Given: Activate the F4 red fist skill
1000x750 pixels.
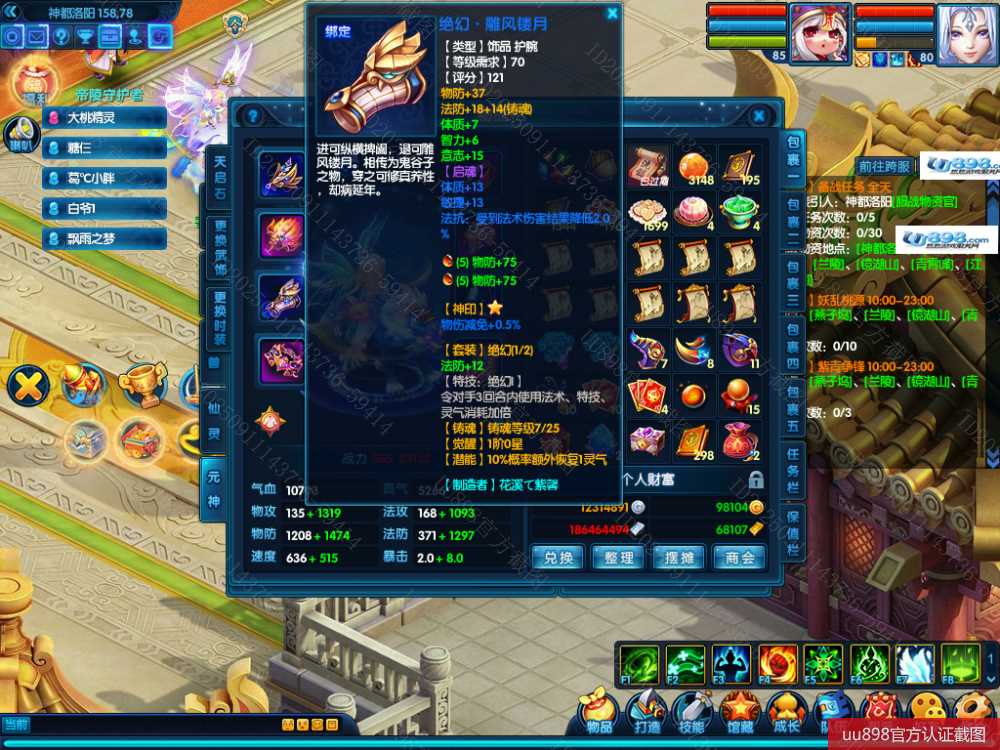Looking at the screenshot, I should [x=777, y=663].
